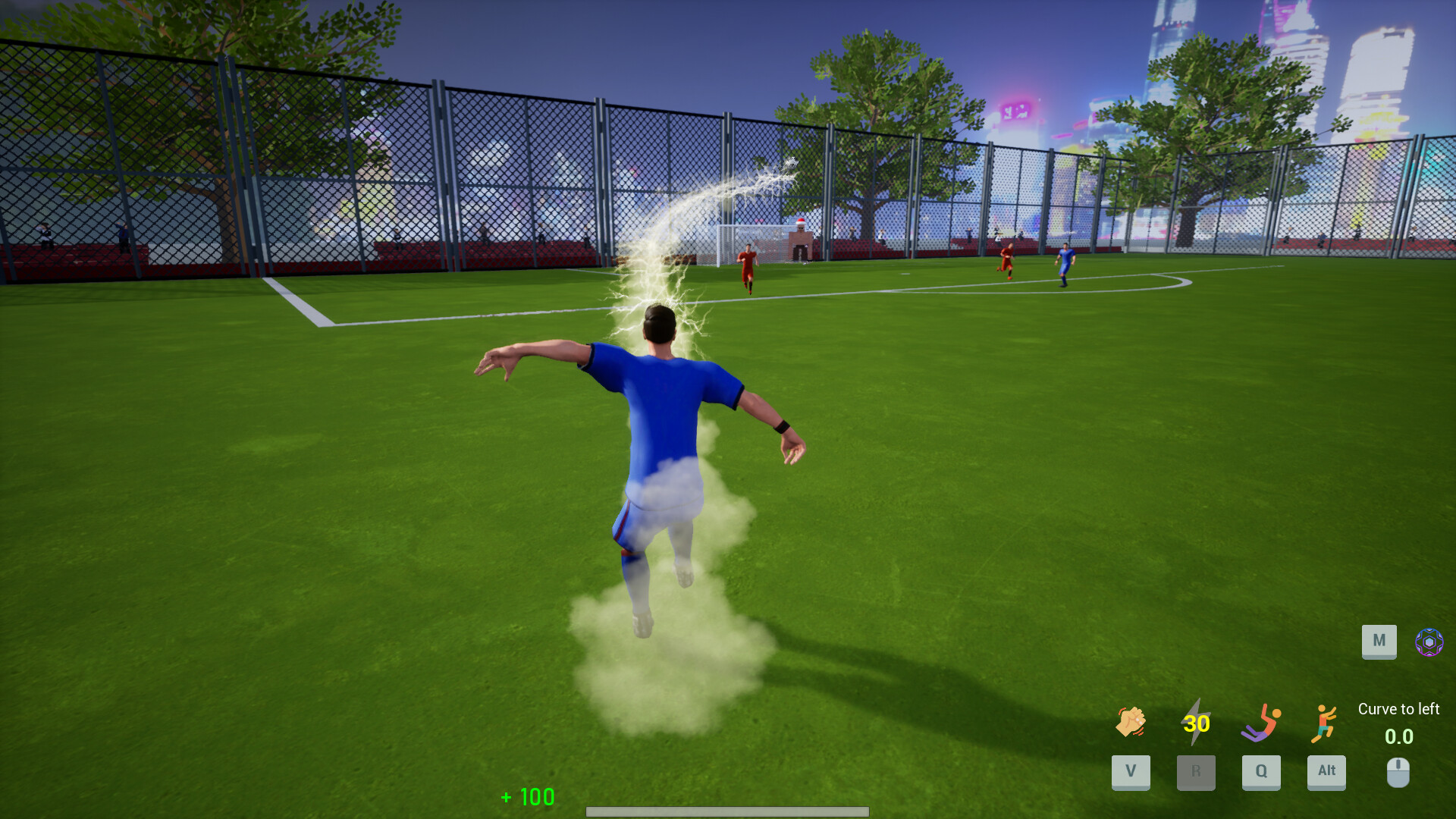Click the greyed-out R key on cooldown
This screenshot has height=819, width=1456.
[x=1195, y=772]
